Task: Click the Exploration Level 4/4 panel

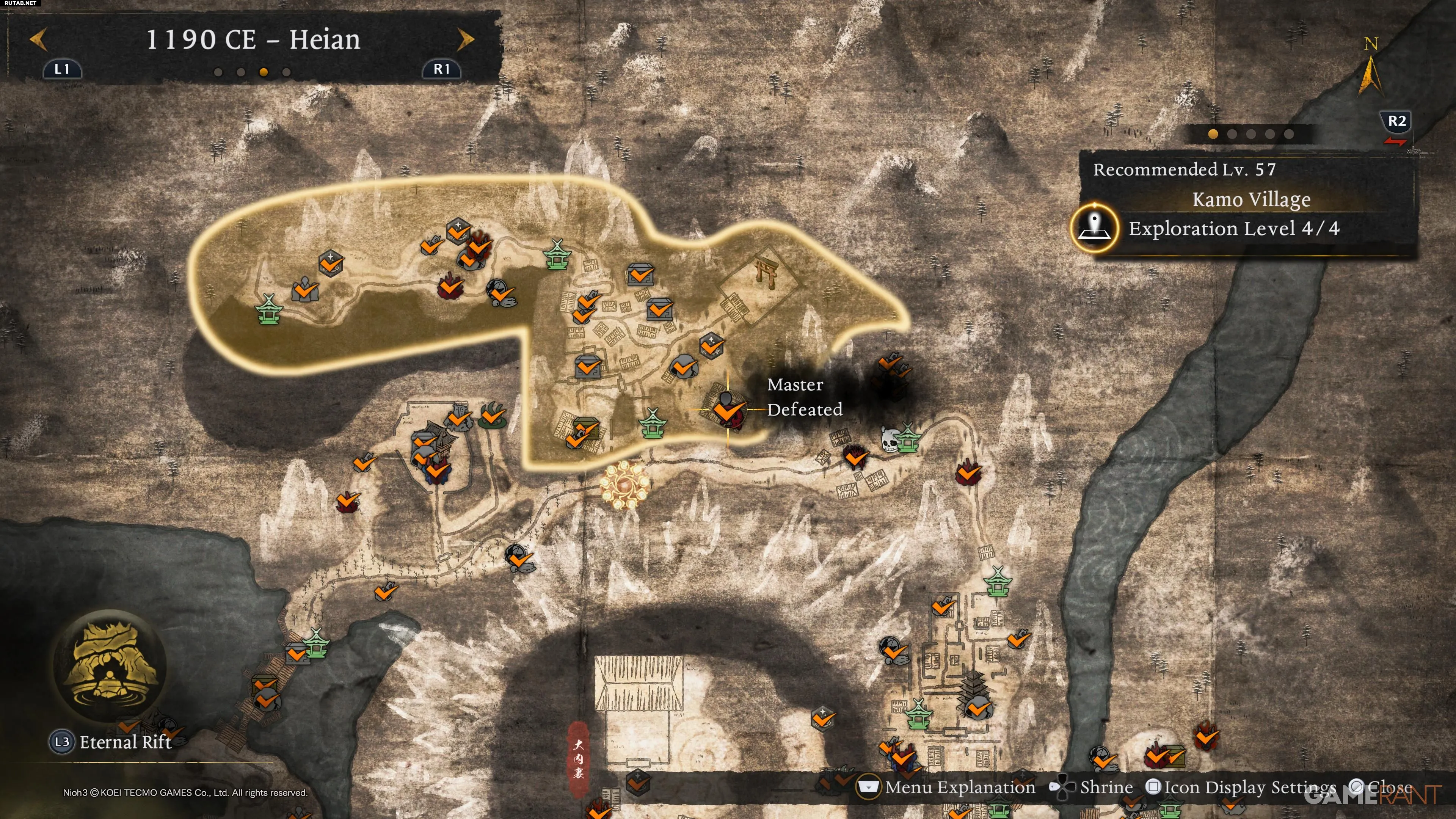Action: coord(1233,228)
